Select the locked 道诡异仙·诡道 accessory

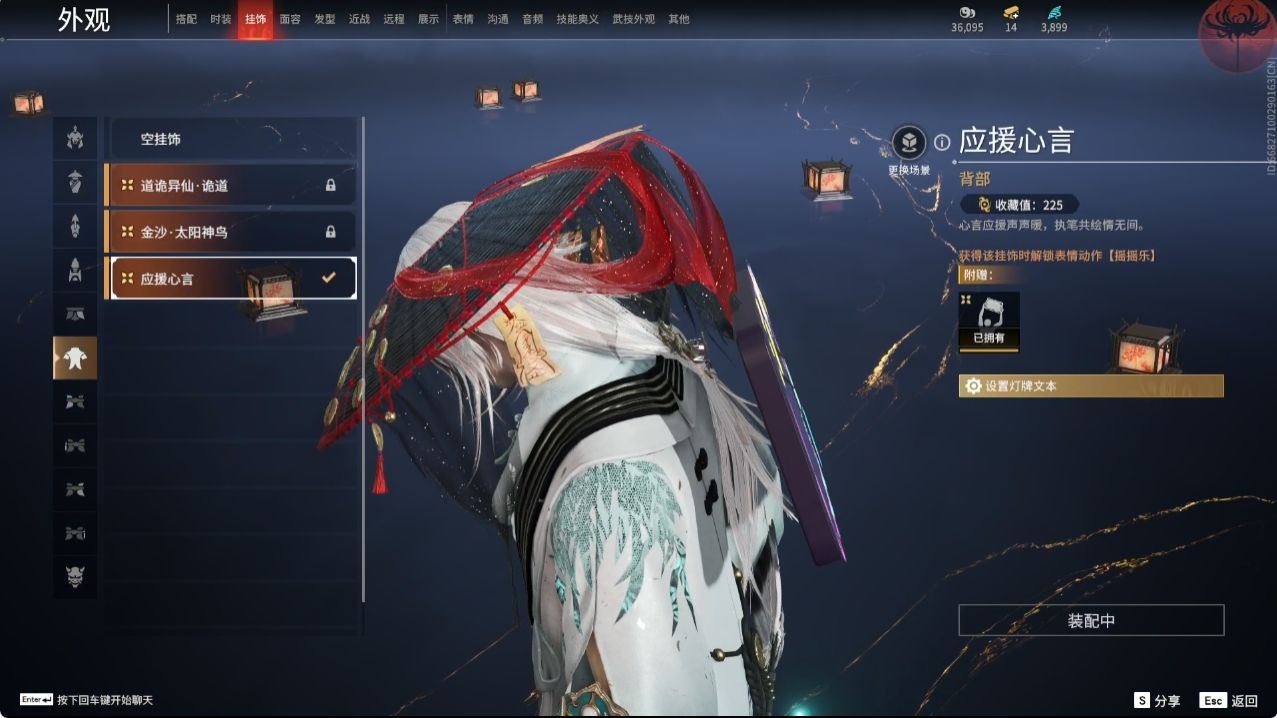[x=231, y=185]
